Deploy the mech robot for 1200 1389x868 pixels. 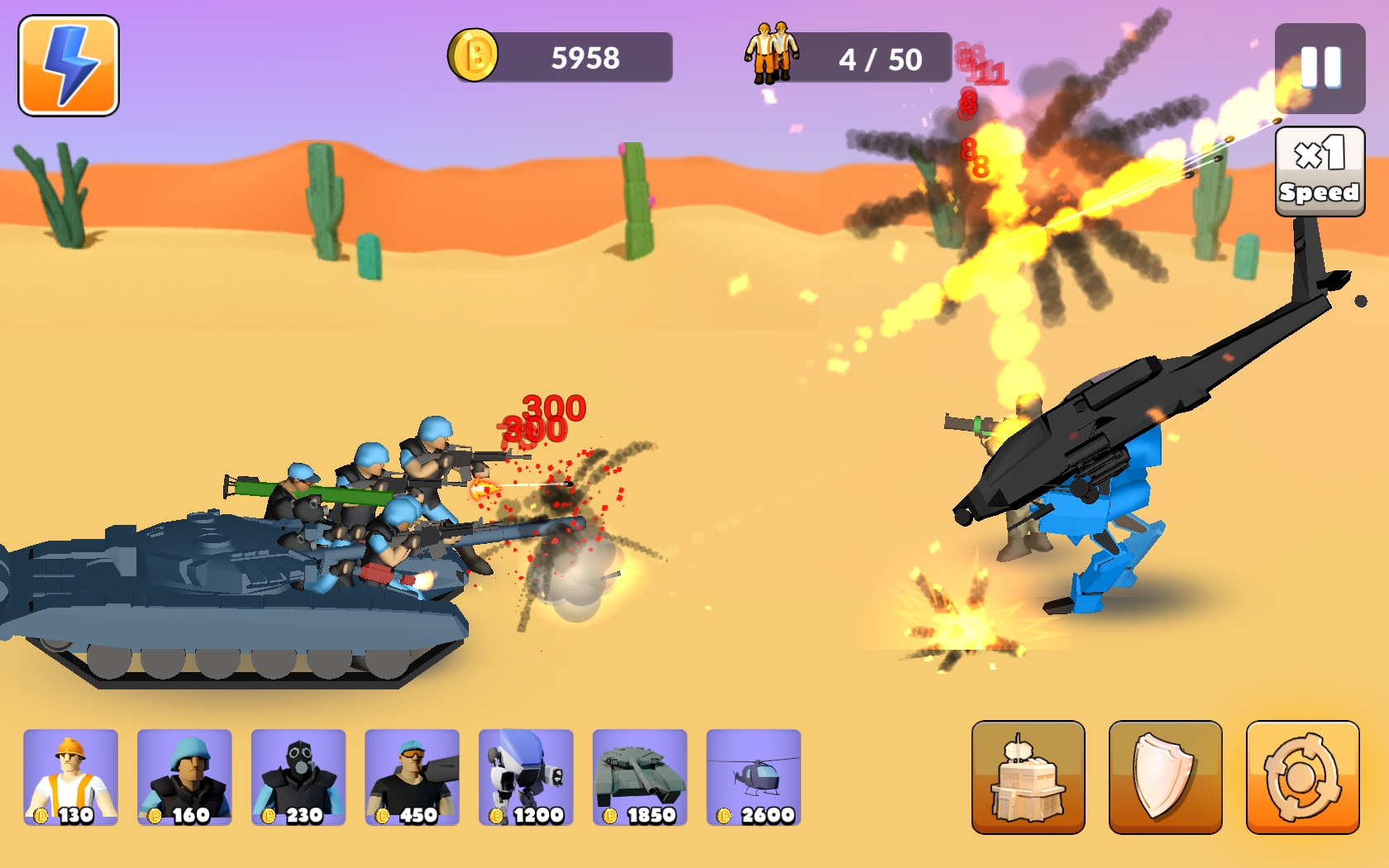click(x=526, y=777)
